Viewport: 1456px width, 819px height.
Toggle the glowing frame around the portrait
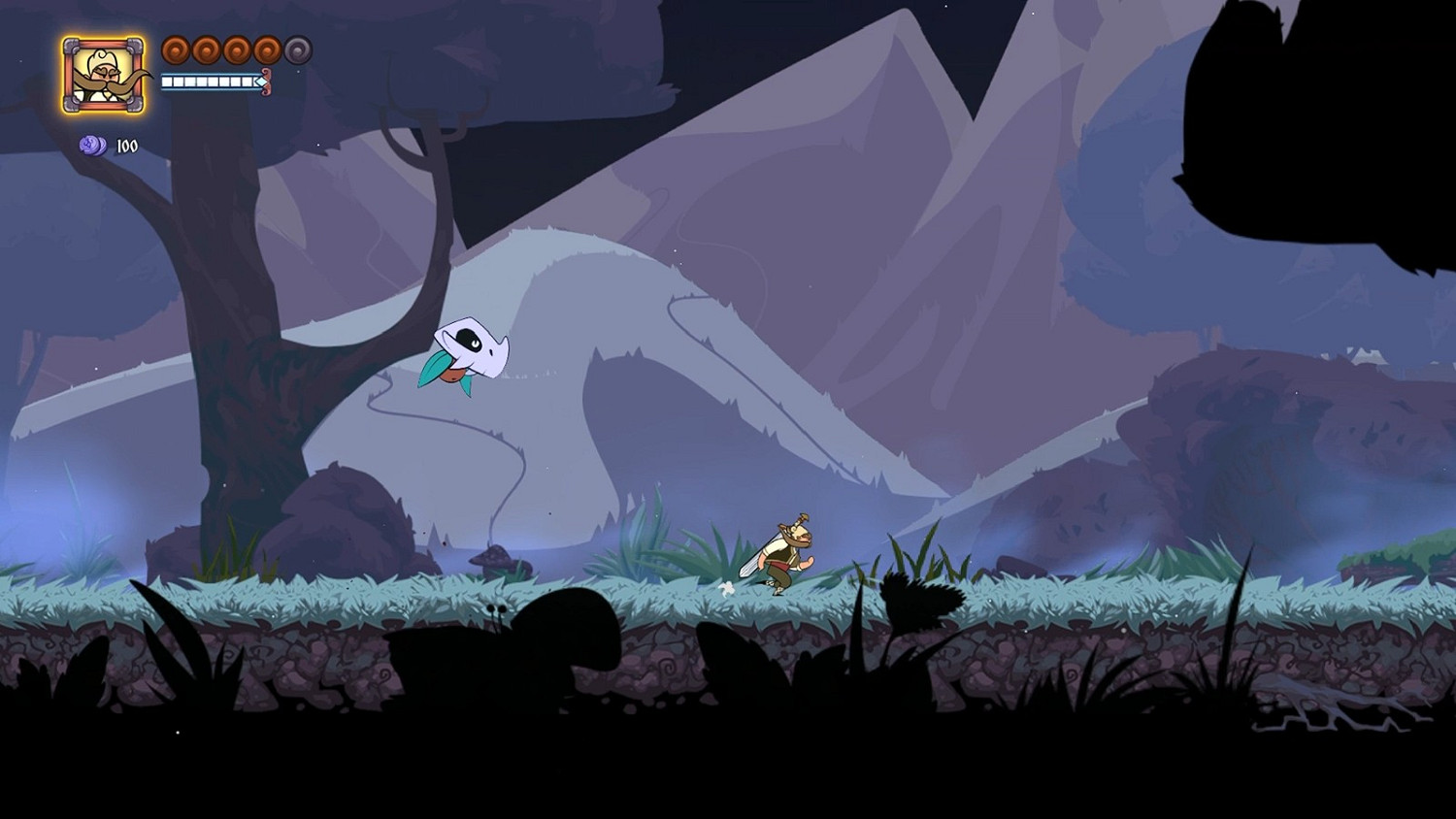click(102, 37)
